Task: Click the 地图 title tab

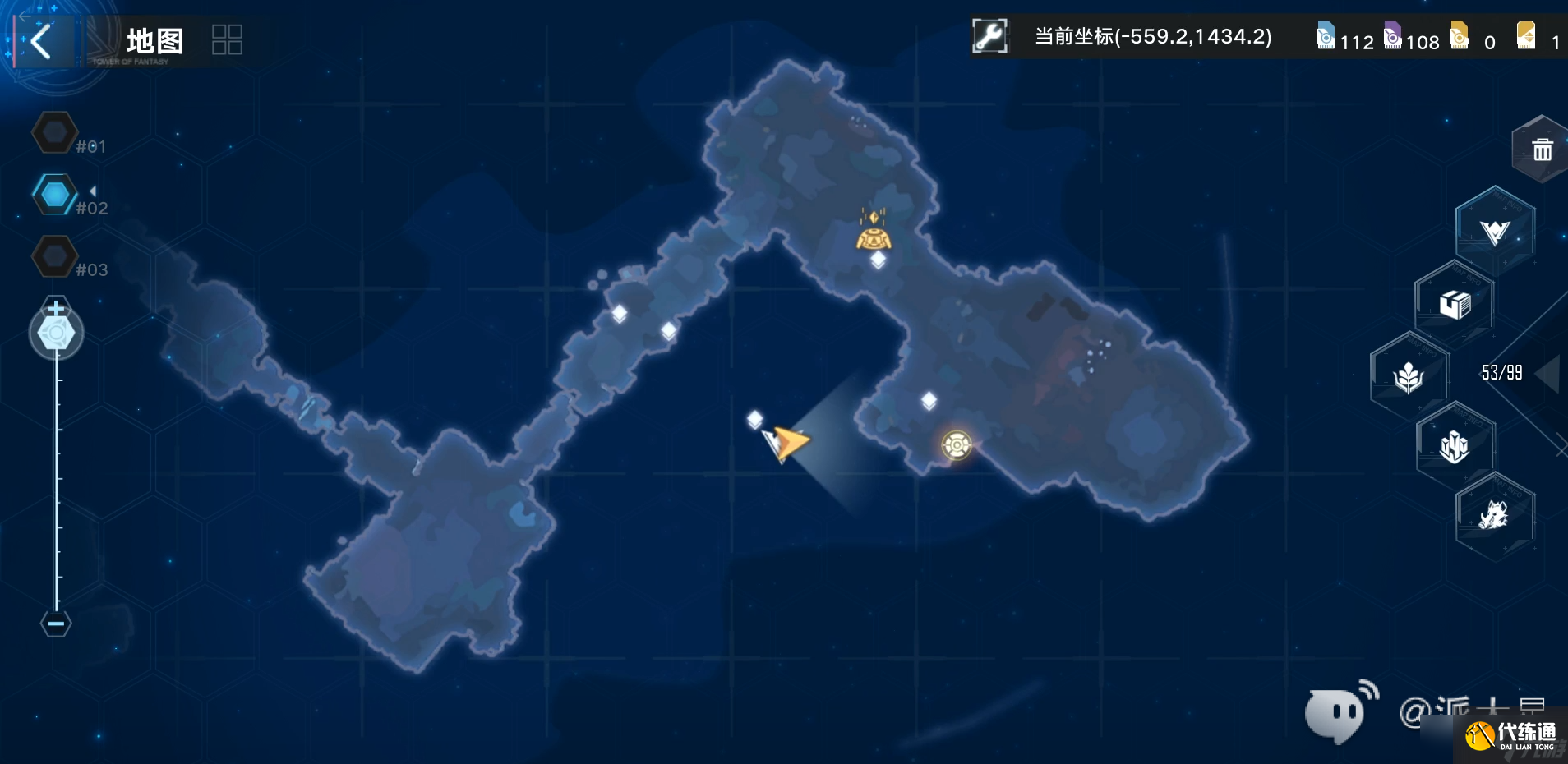Action: point(156,39)
